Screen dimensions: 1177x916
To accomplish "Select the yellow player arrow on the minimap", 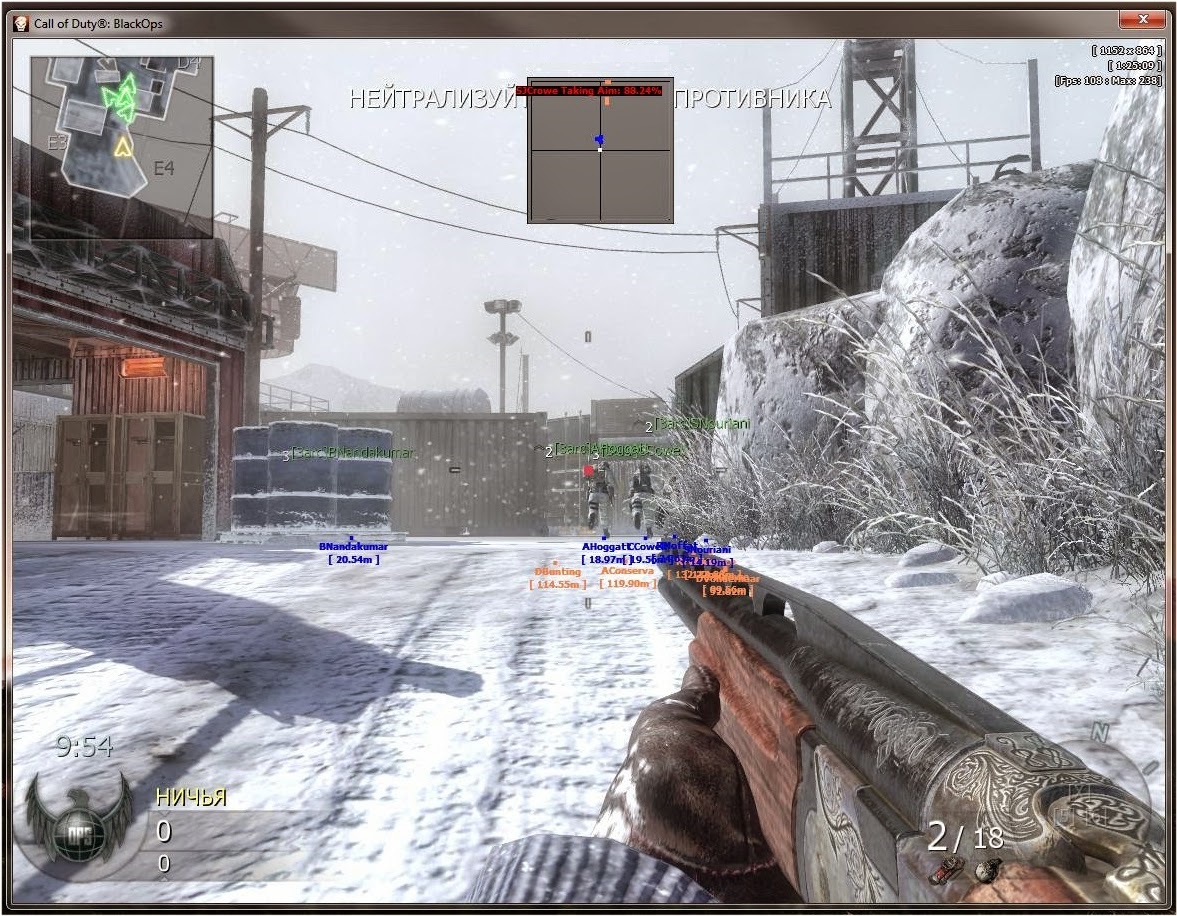I will 123,148.
